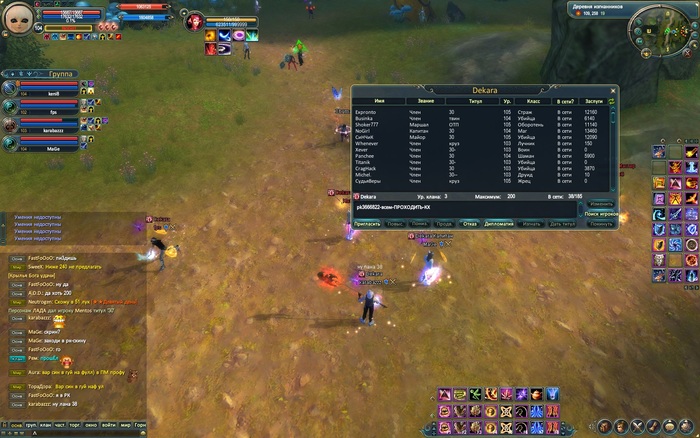Sort clan list by Класс column
The height and width of the screenshot is (438, 700).
pyautogui.click(x=533, y=102)
